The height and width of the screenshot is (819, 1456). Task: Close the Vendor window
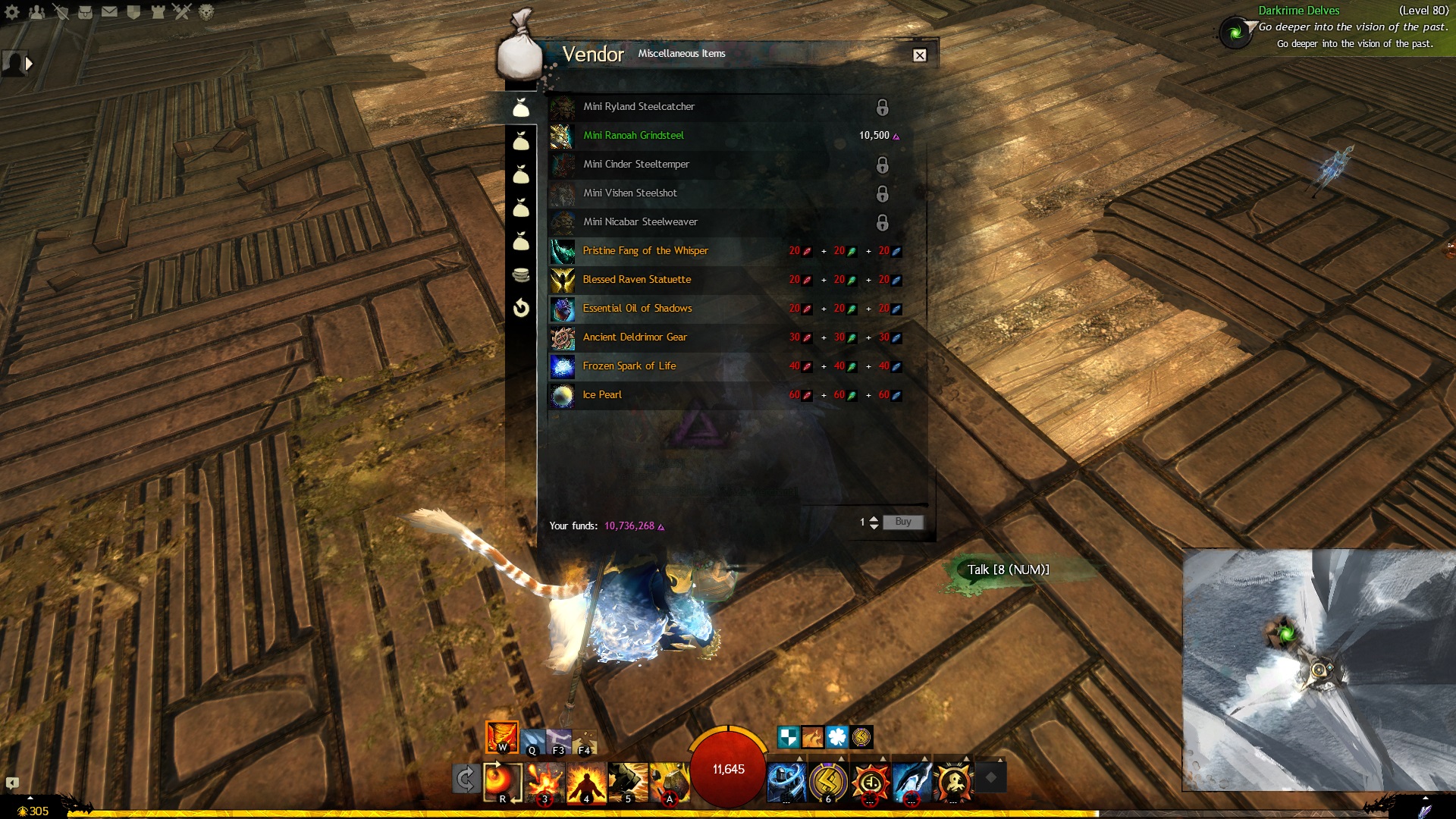pos(919,55)
